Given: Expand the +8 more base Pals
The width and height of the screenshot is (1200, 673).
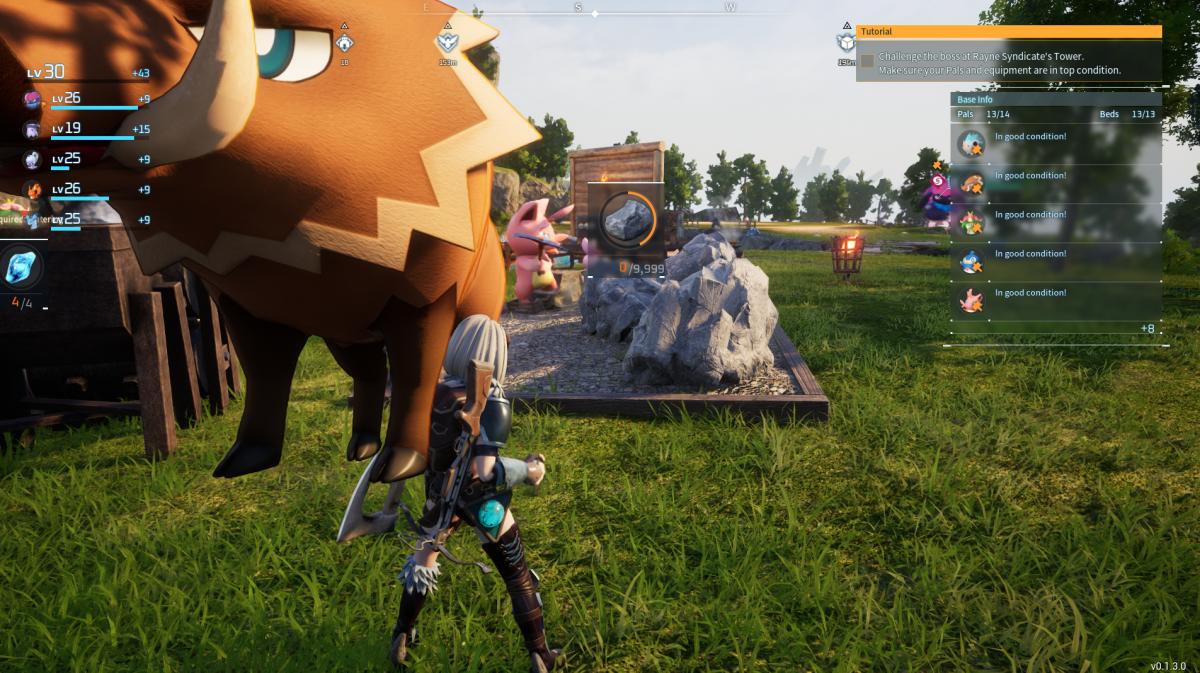Looking at the screenshot, I should tap(1147, 329).
